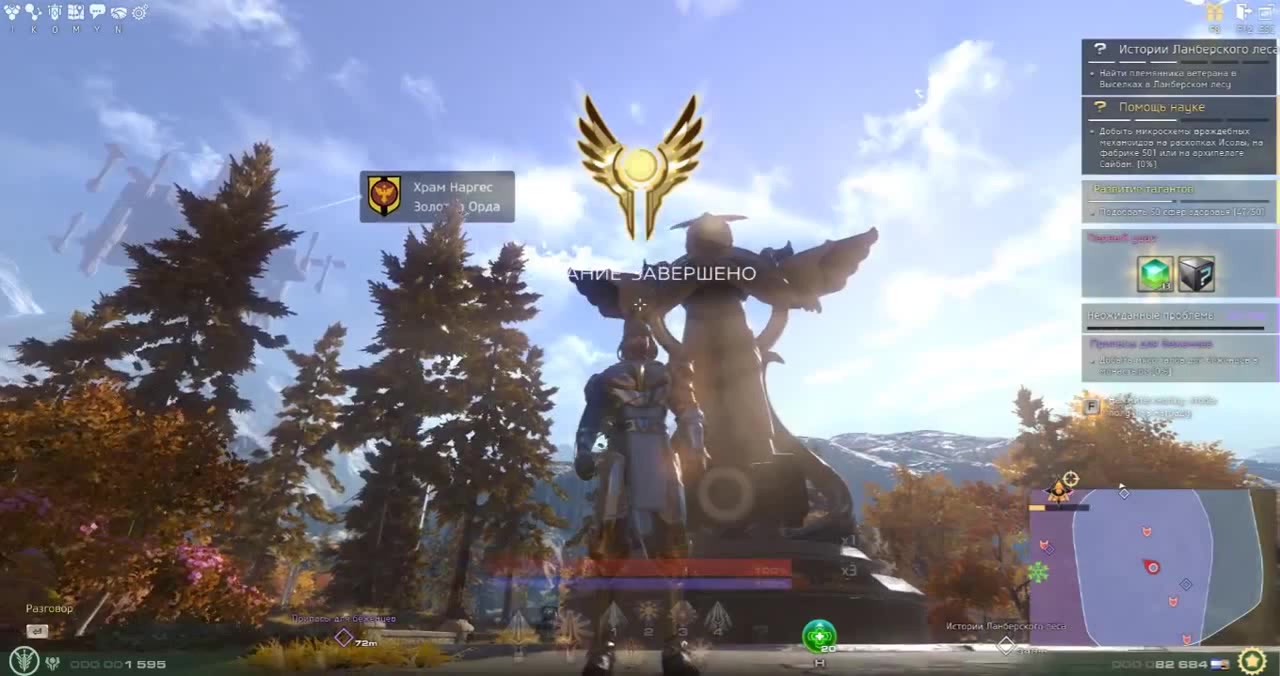Viewport: 1280px width, 676px height.
Task: Click the mystery box reward icon
Action: click(x=1196, y=274)
